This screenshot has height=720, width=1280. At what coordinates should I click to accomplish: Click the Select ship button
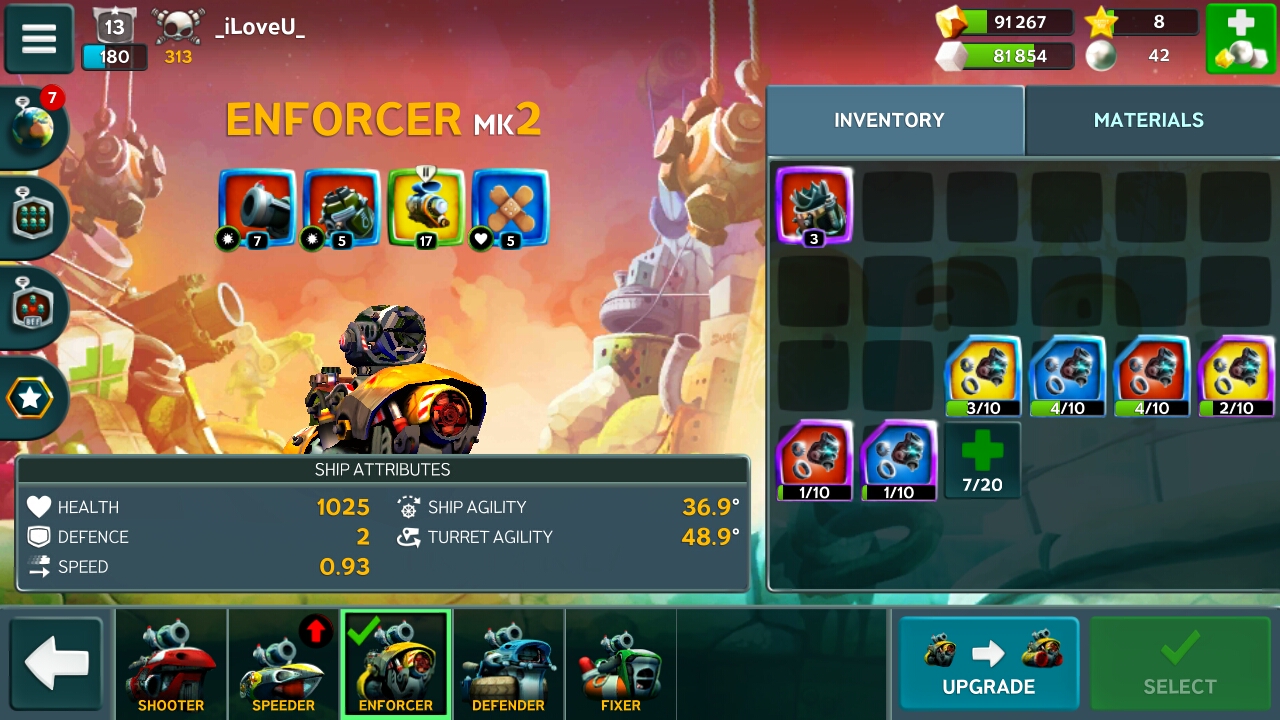click(1179, 664)
